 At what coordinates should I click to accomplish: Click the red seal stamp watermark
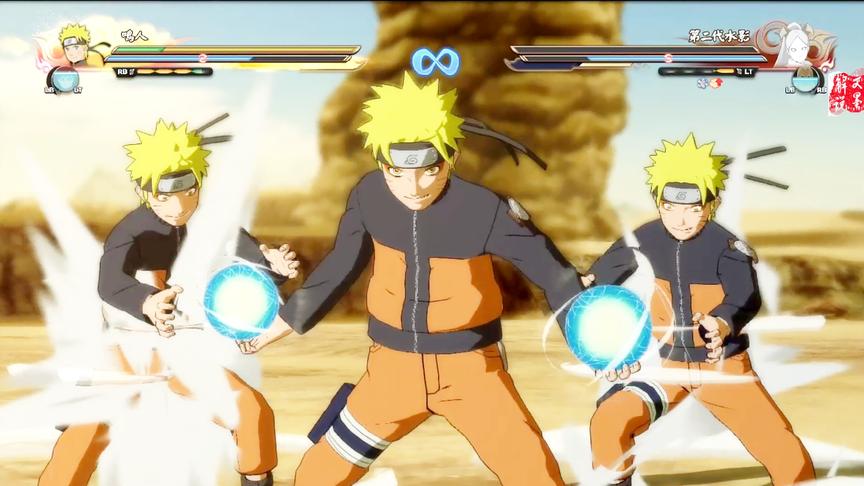845,93
